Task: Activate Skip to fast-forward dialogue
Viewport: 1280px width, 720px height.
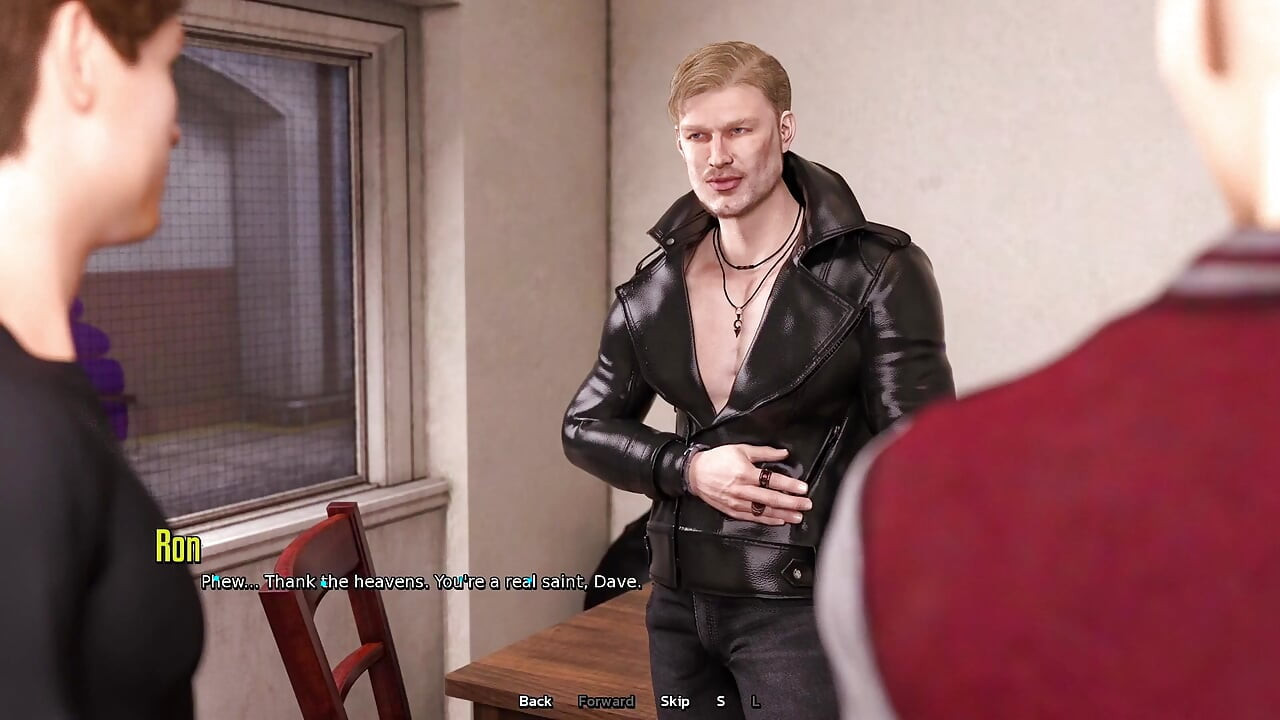Action: [x=676, y=702]
